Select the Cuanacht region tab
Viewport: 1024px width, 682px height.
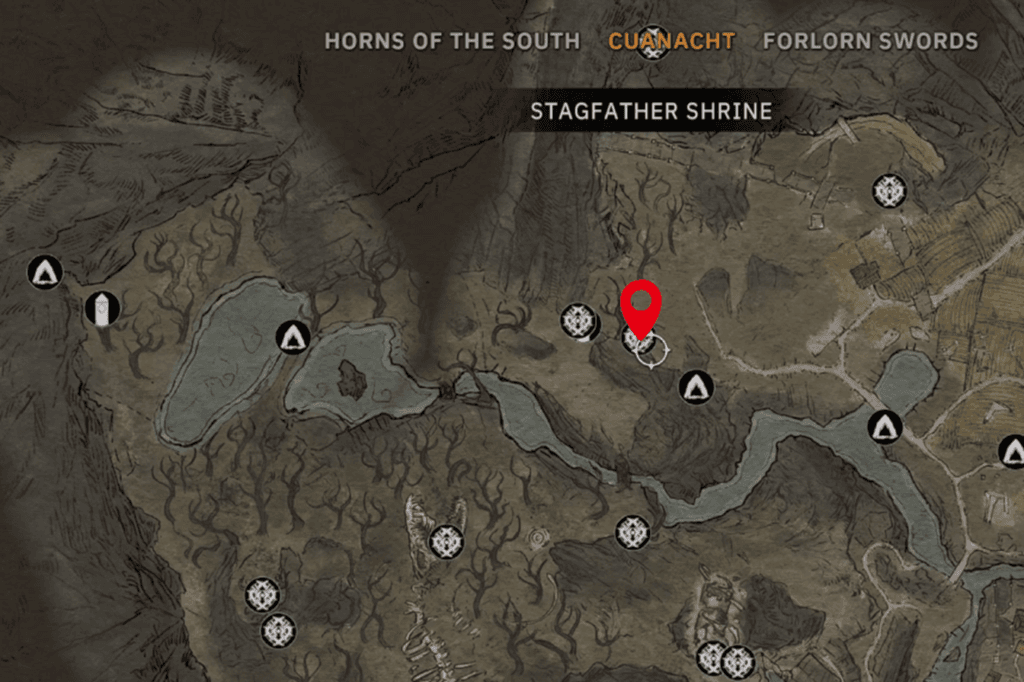tap(671, 41)
